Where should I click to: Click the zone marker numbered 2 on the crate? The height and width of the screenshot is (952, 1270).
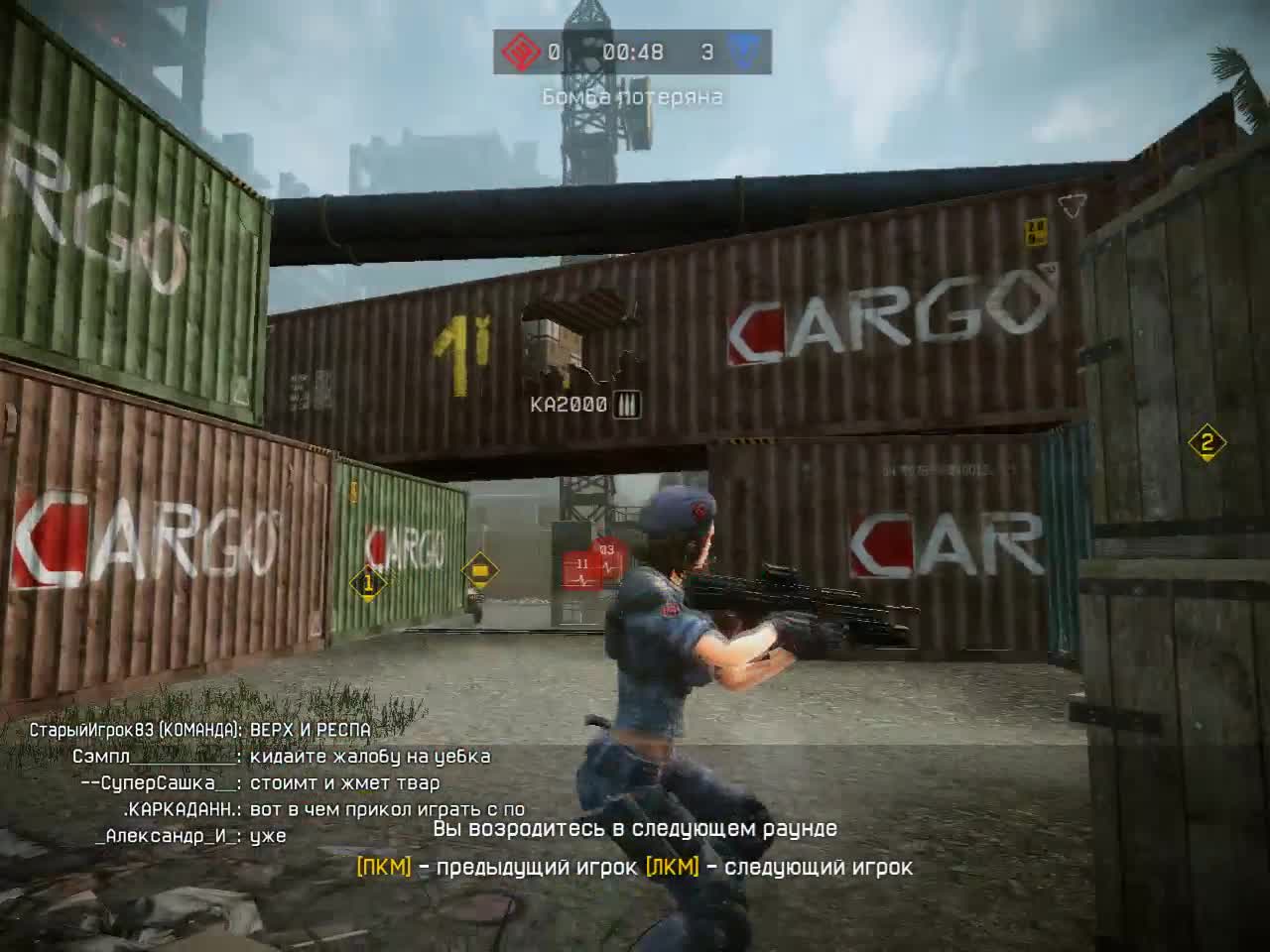[1206, 444]
